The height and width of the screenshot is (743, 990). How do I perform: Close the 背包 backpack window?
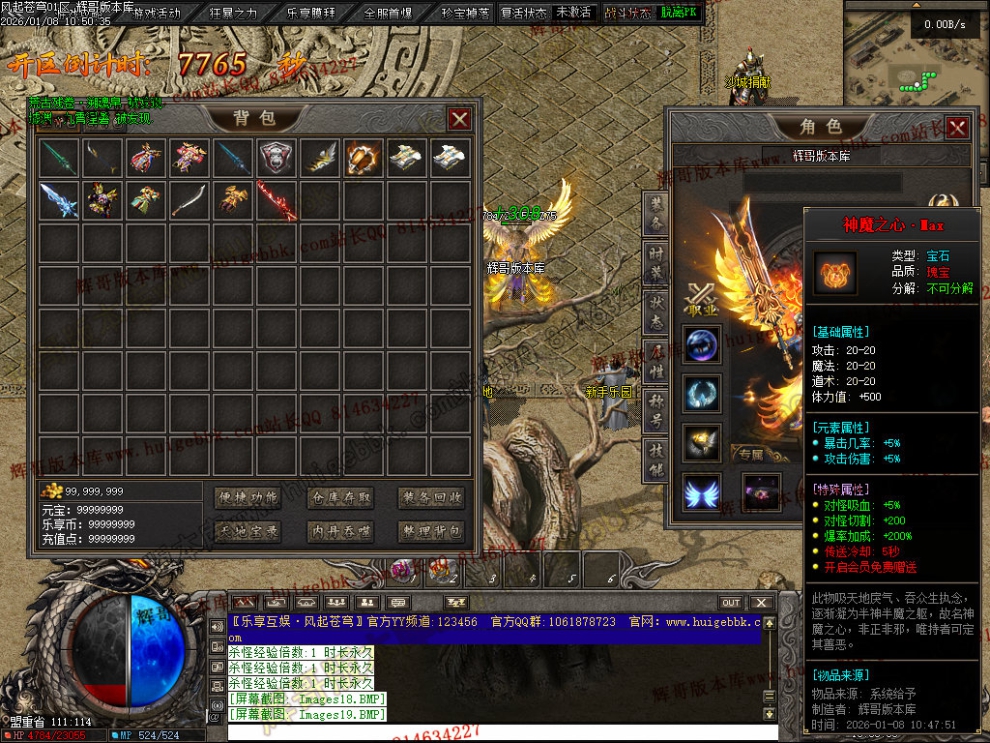coord(459,119)
